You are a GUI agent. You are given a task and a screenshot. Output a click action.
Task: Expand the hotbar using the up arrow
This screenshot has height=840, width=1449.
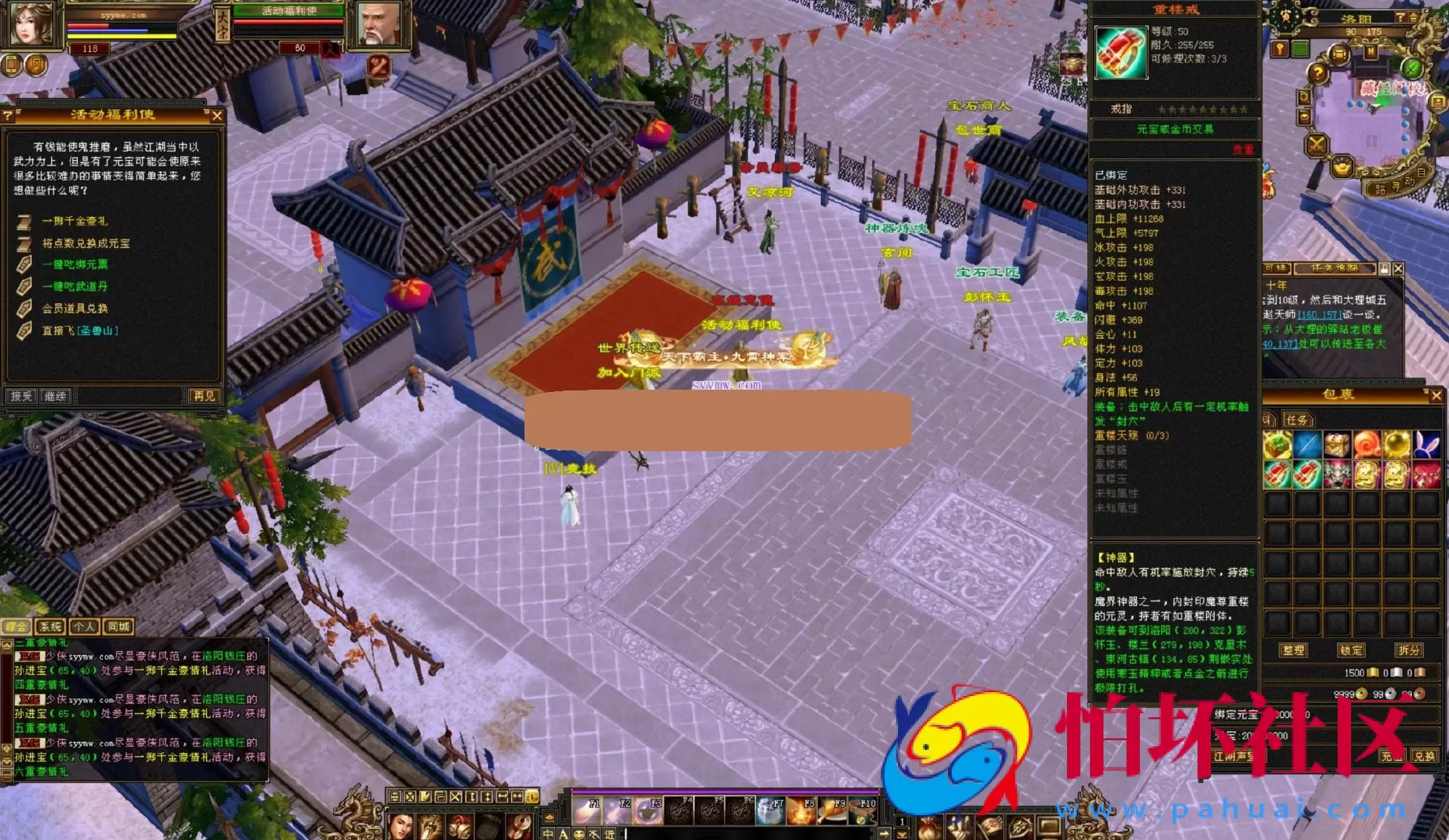coord(902,835)
